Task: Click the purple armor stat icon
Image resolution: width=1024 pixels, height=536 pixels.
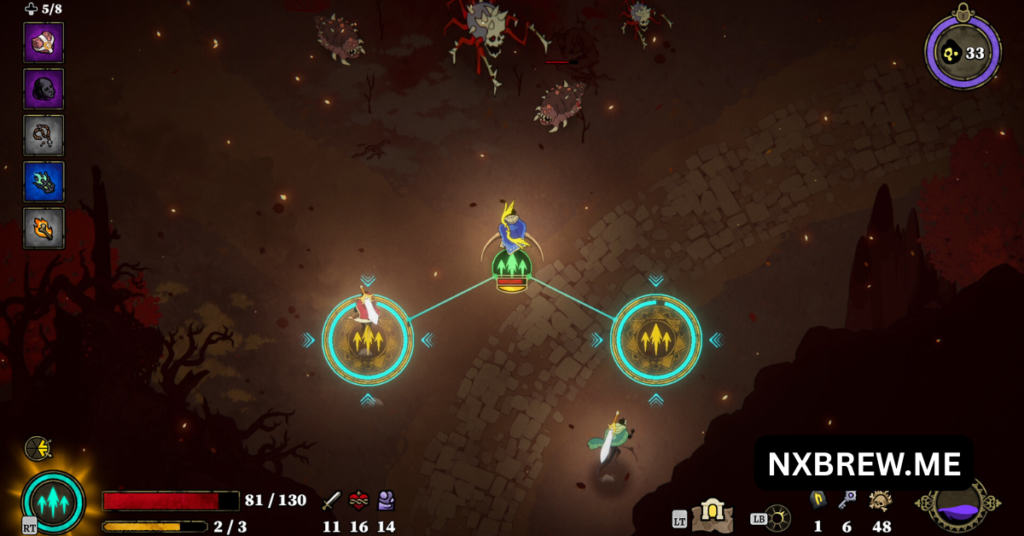Action: [386, 501]
